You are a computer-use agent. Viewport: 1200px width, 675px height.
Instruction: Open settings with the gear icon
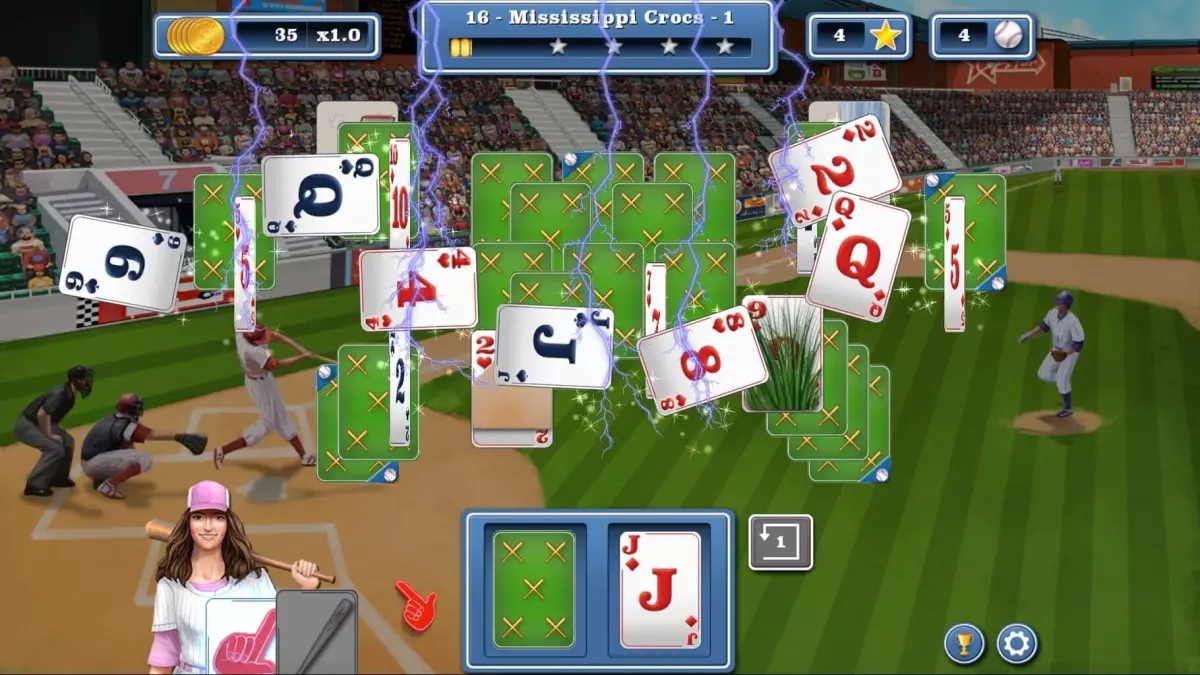pyautogui.click(x=1016, y=644)
